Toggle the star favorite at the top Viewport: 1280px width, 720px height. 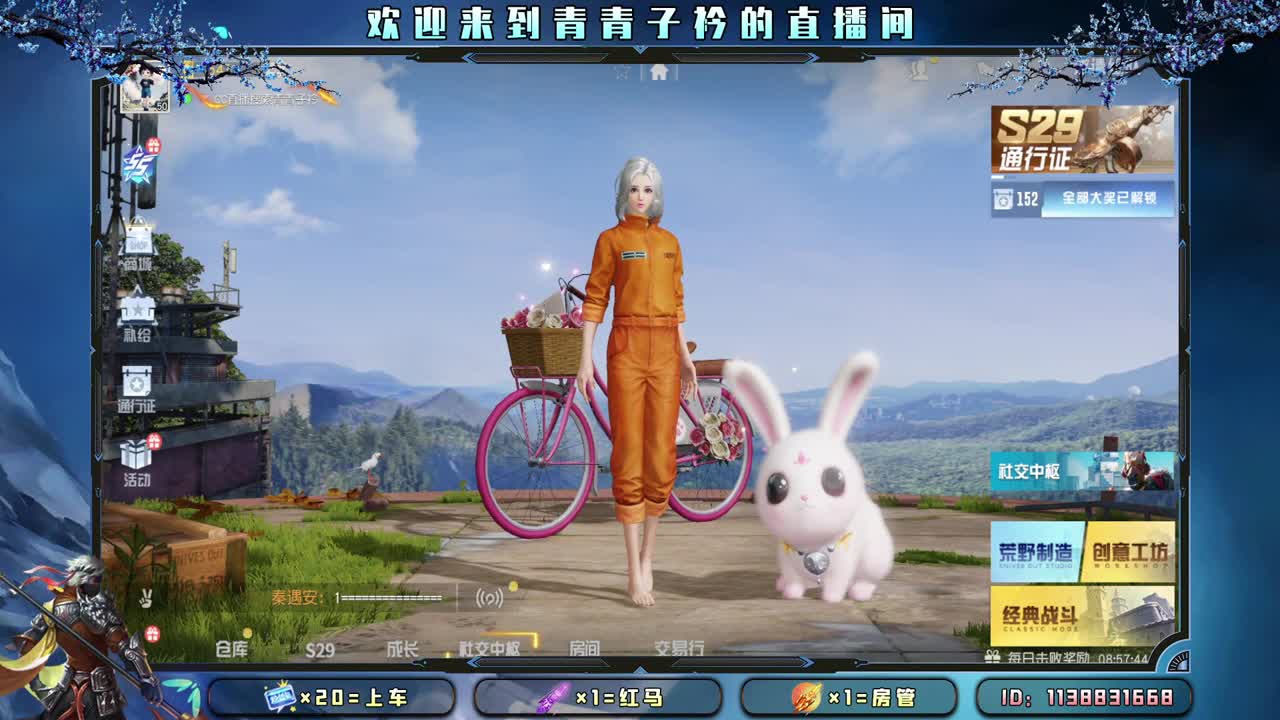point(620,71)
